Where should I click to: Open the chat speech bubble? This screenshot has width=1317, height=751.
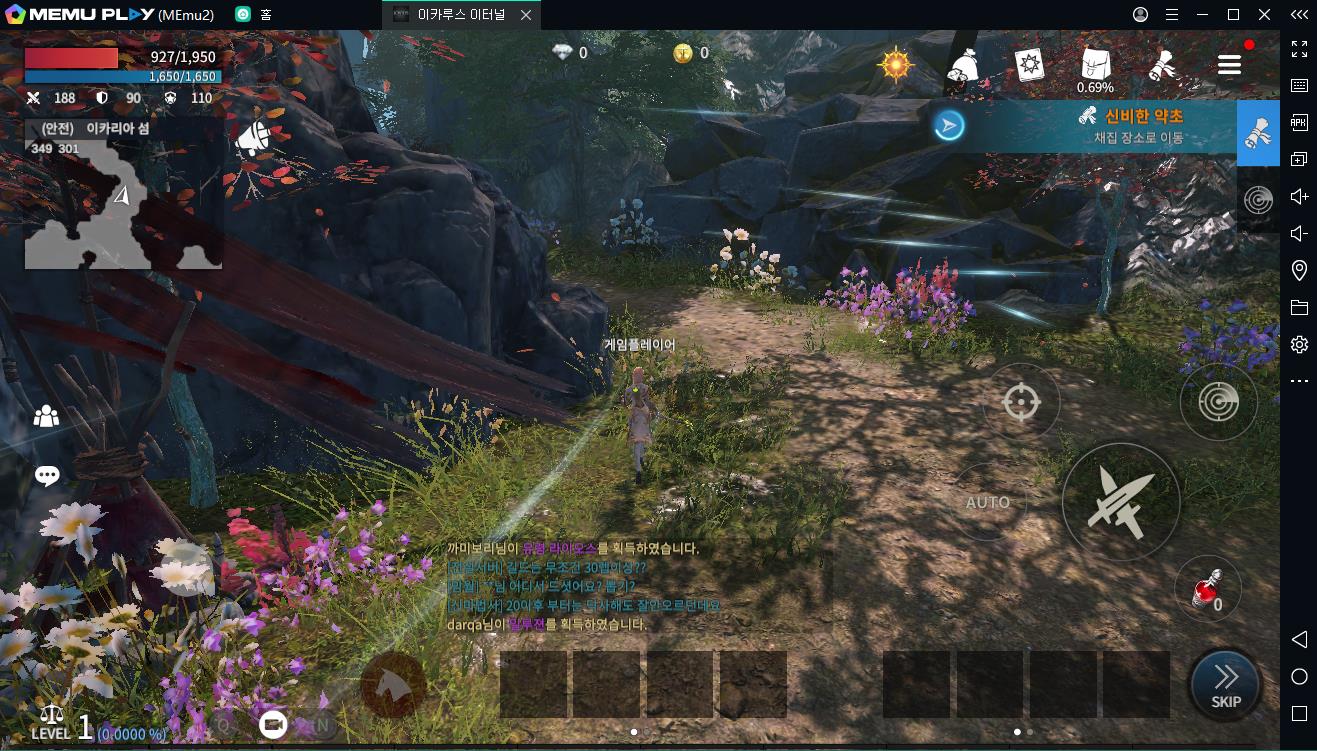(x=47, y=476)
